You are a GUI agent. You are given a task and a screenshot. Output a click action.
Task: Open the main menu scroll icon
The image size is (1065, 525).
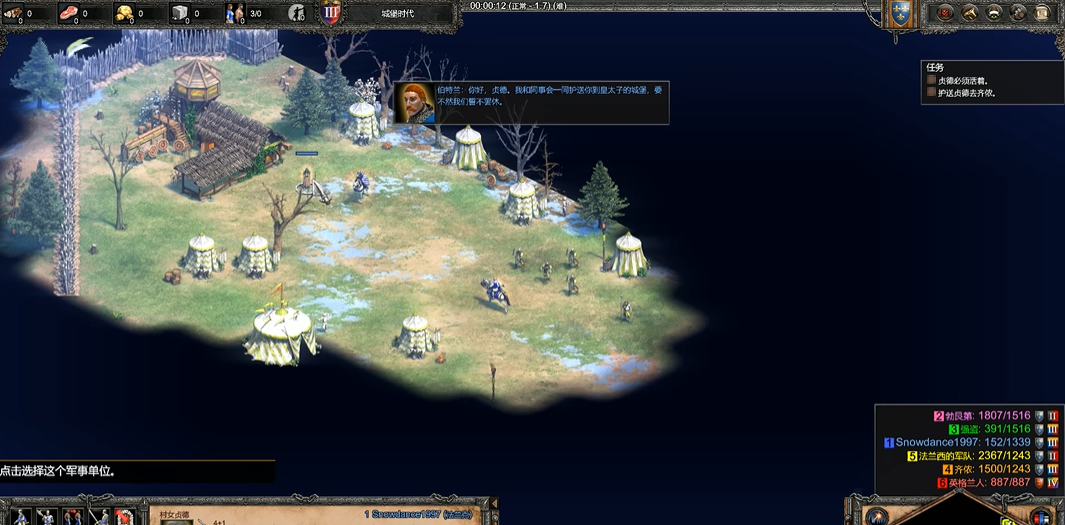point(1044,13)
